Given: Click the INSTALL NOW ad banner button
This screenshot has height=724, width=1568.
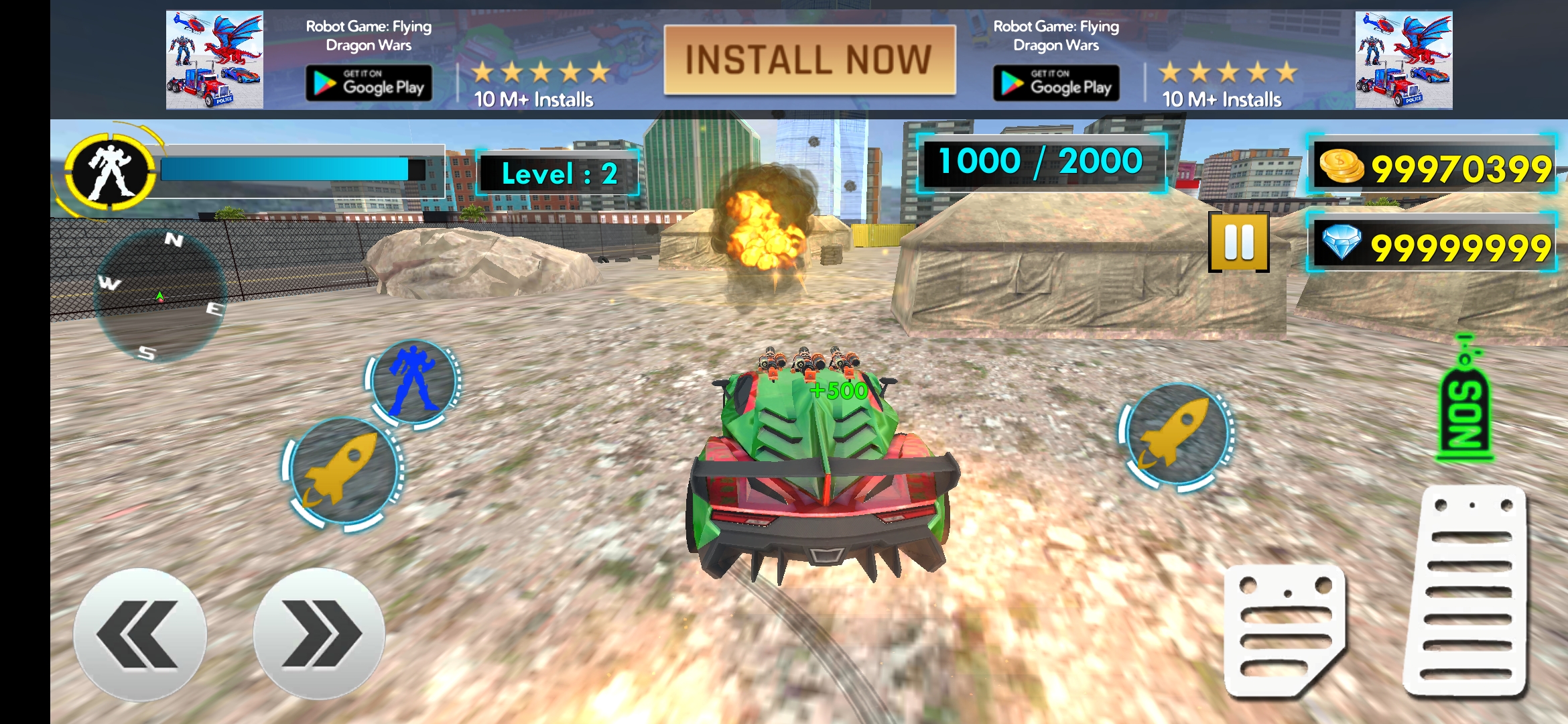Looking at the screenshot, I should [809, 60].
